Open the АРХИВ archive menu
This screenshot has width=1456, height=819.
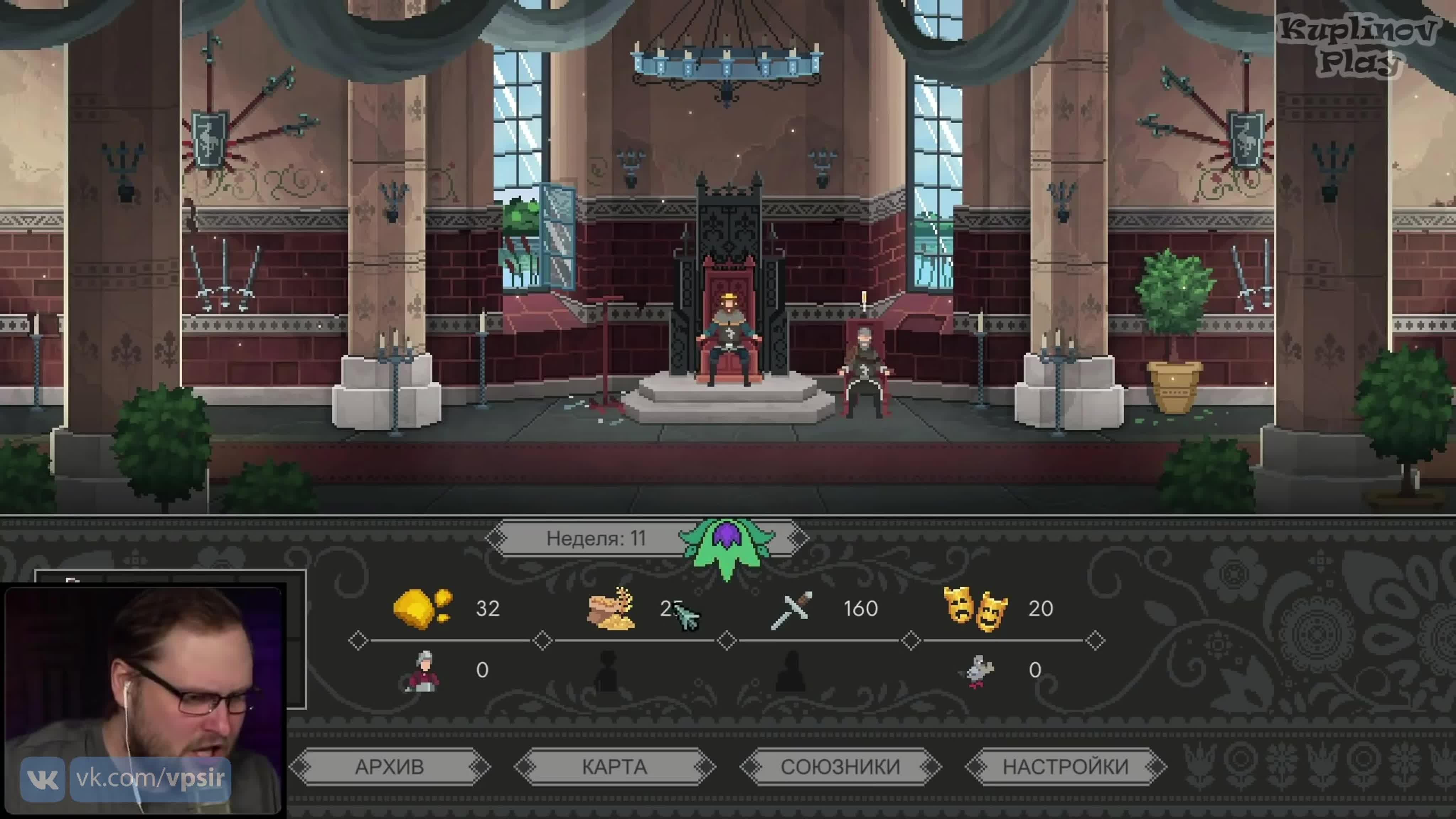[x=389, y=767]
